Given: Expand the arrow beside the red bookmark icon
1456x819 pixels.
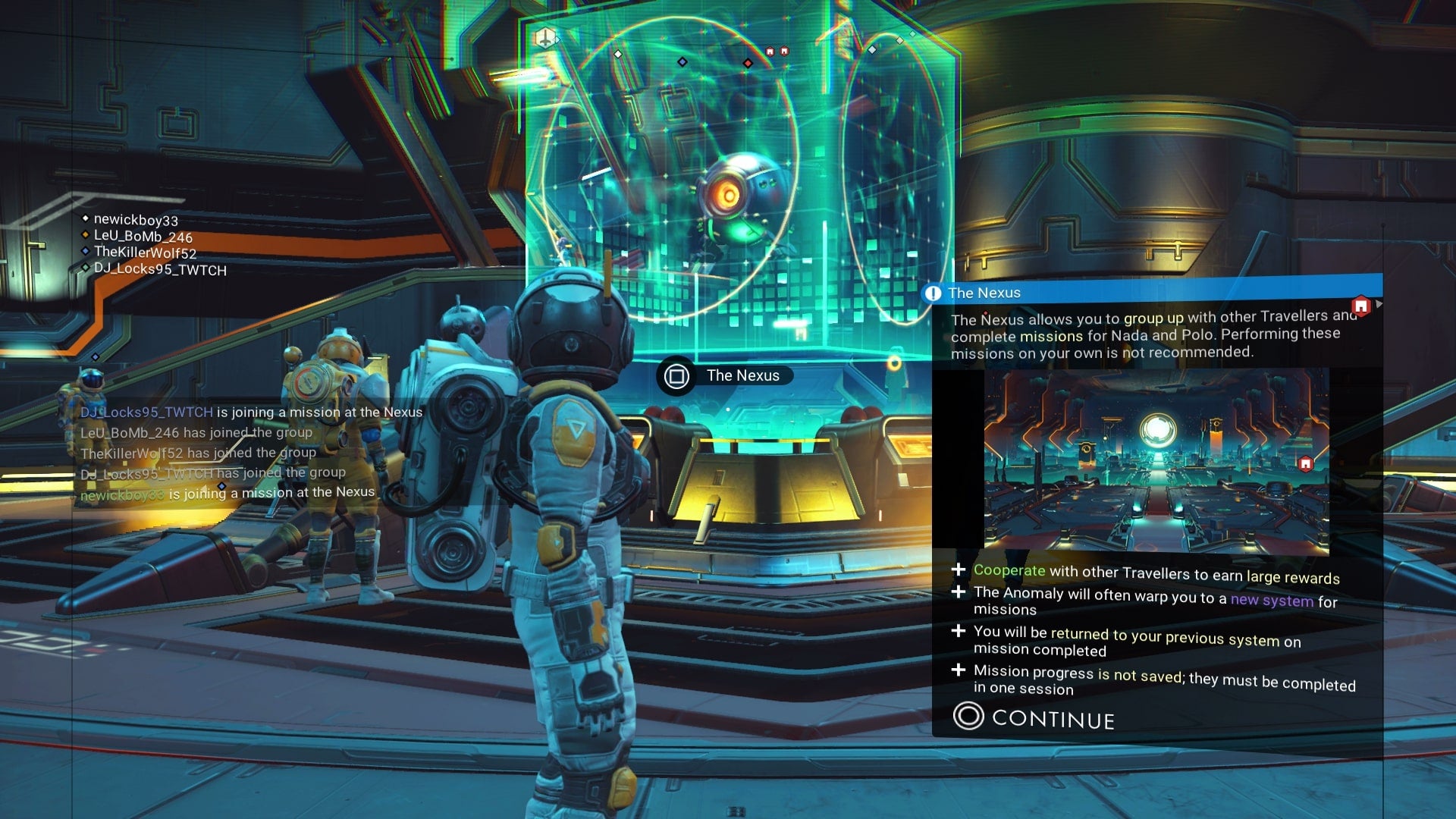Looking at the screenshot, I should [1379, 304].
